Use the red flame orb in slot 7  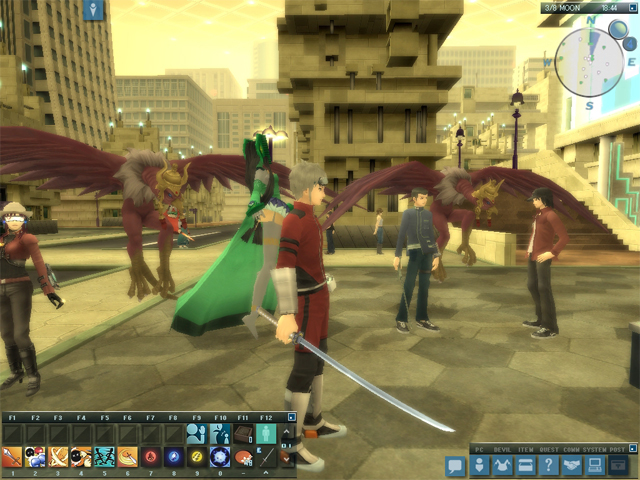point(151,457)
